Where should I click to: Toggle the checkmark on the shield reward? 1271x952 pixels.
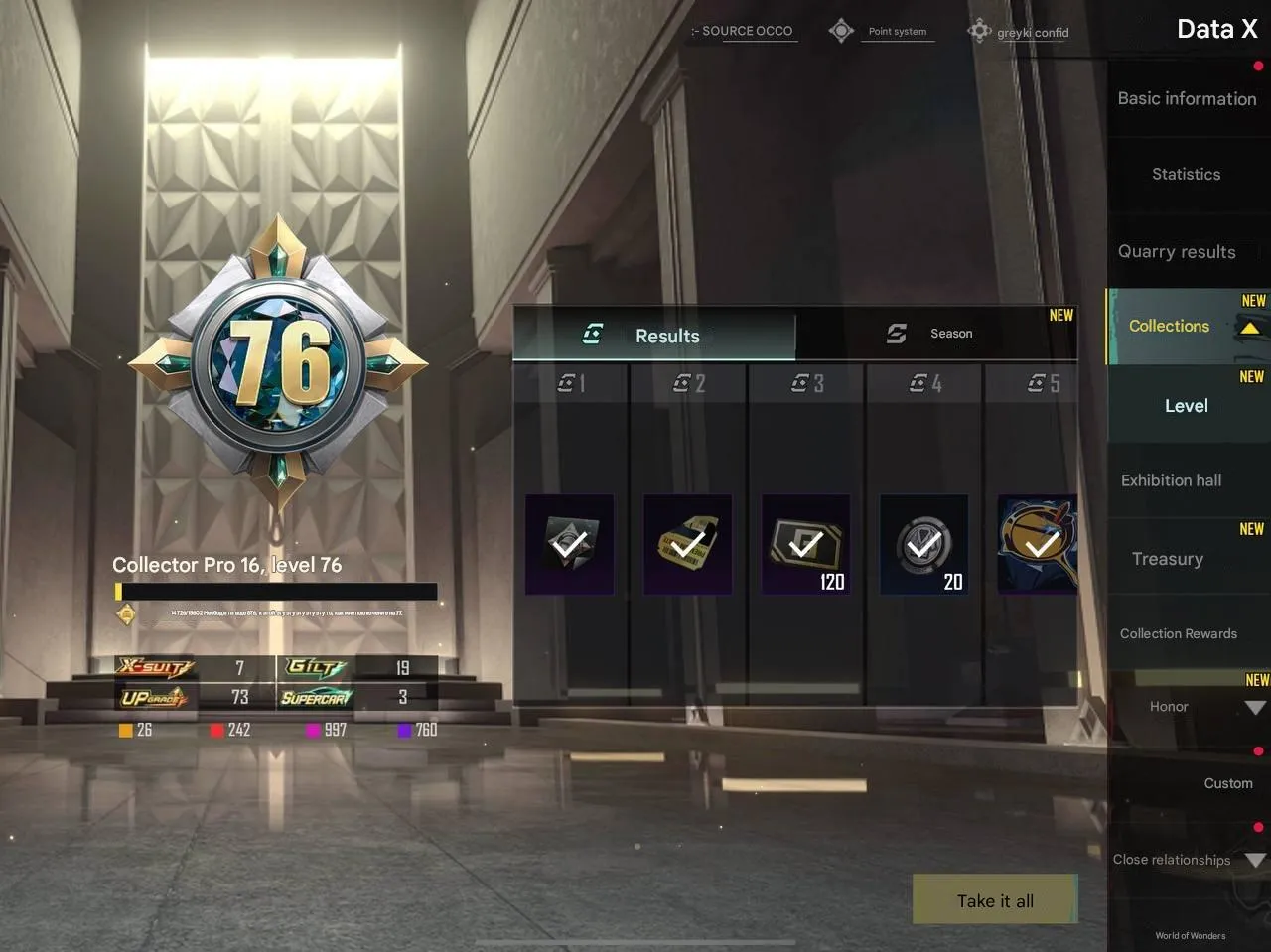(x=569, y=544)
